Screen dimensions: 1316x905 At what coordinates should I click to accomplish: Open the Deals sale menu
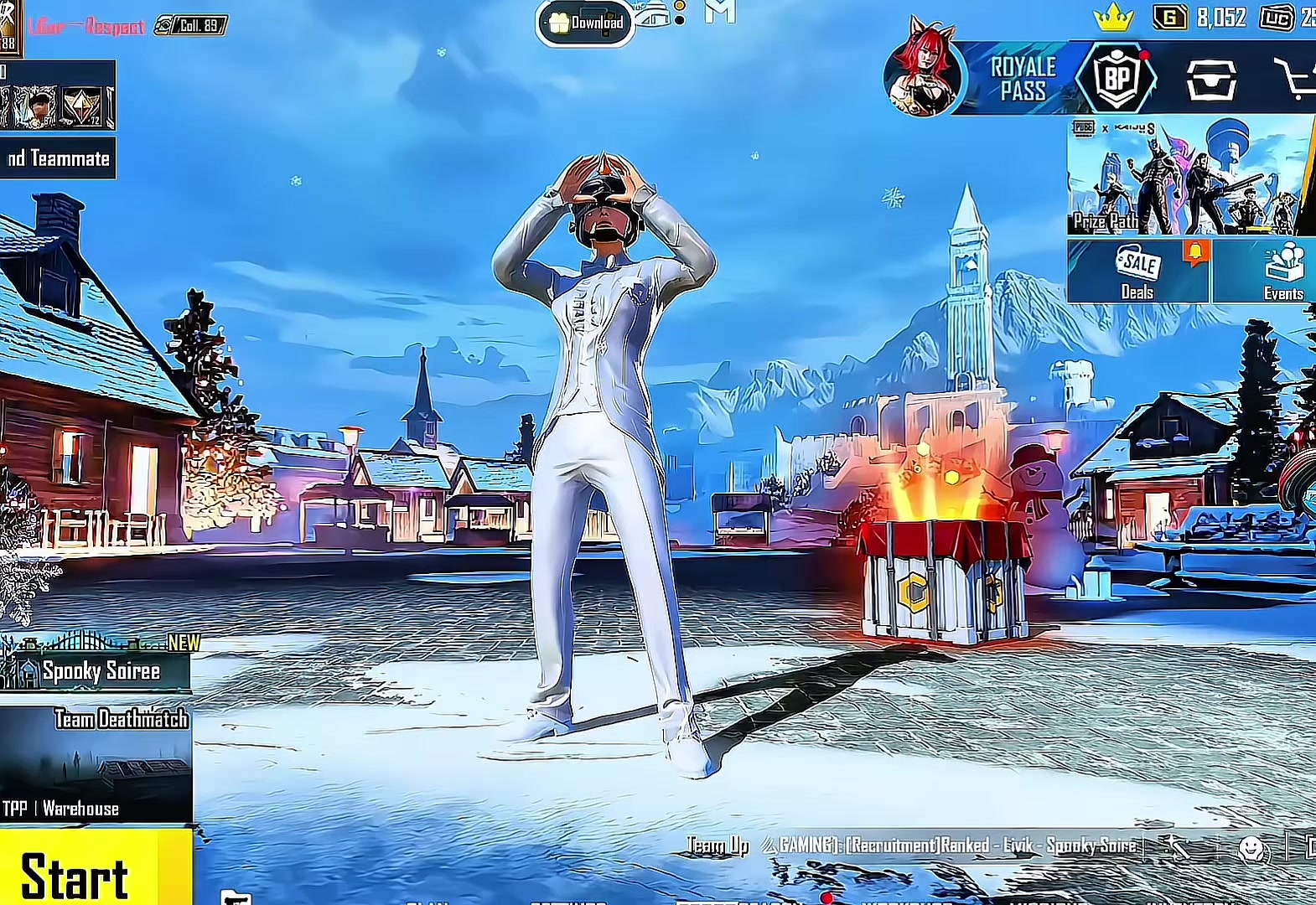pos(1137,271)
